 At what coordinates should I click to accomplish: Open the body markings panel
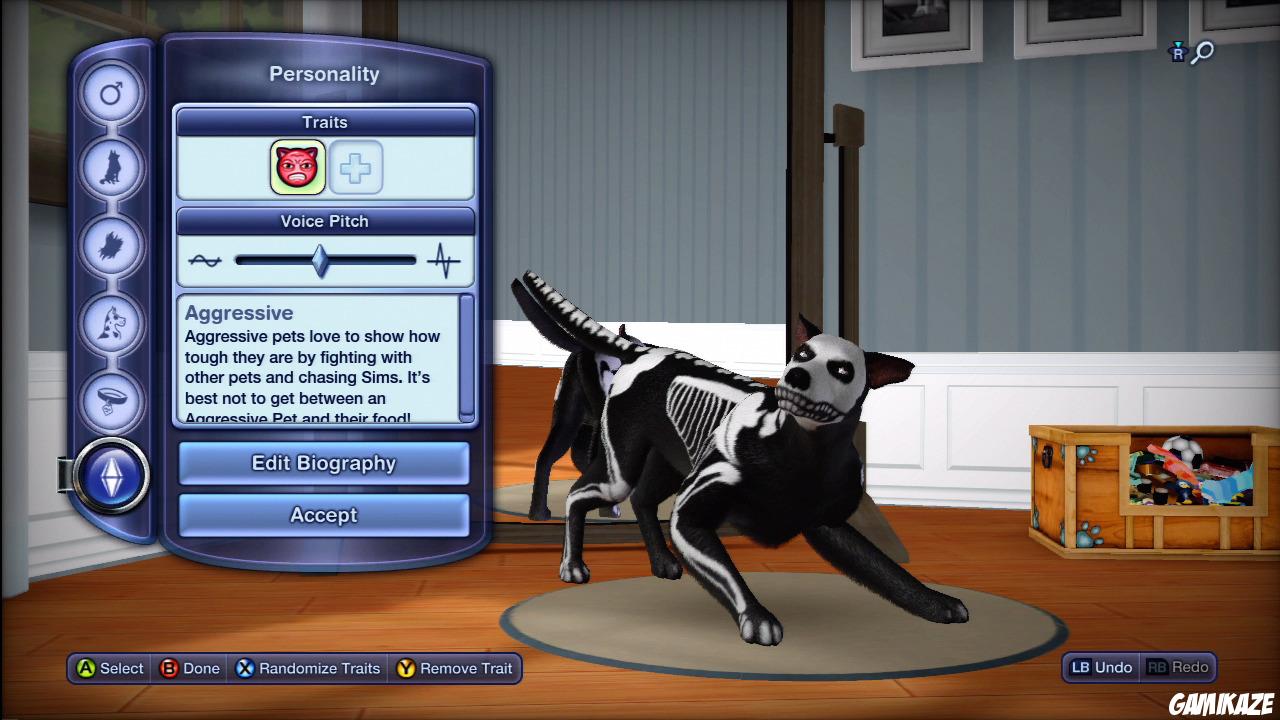tap(111, 322)
